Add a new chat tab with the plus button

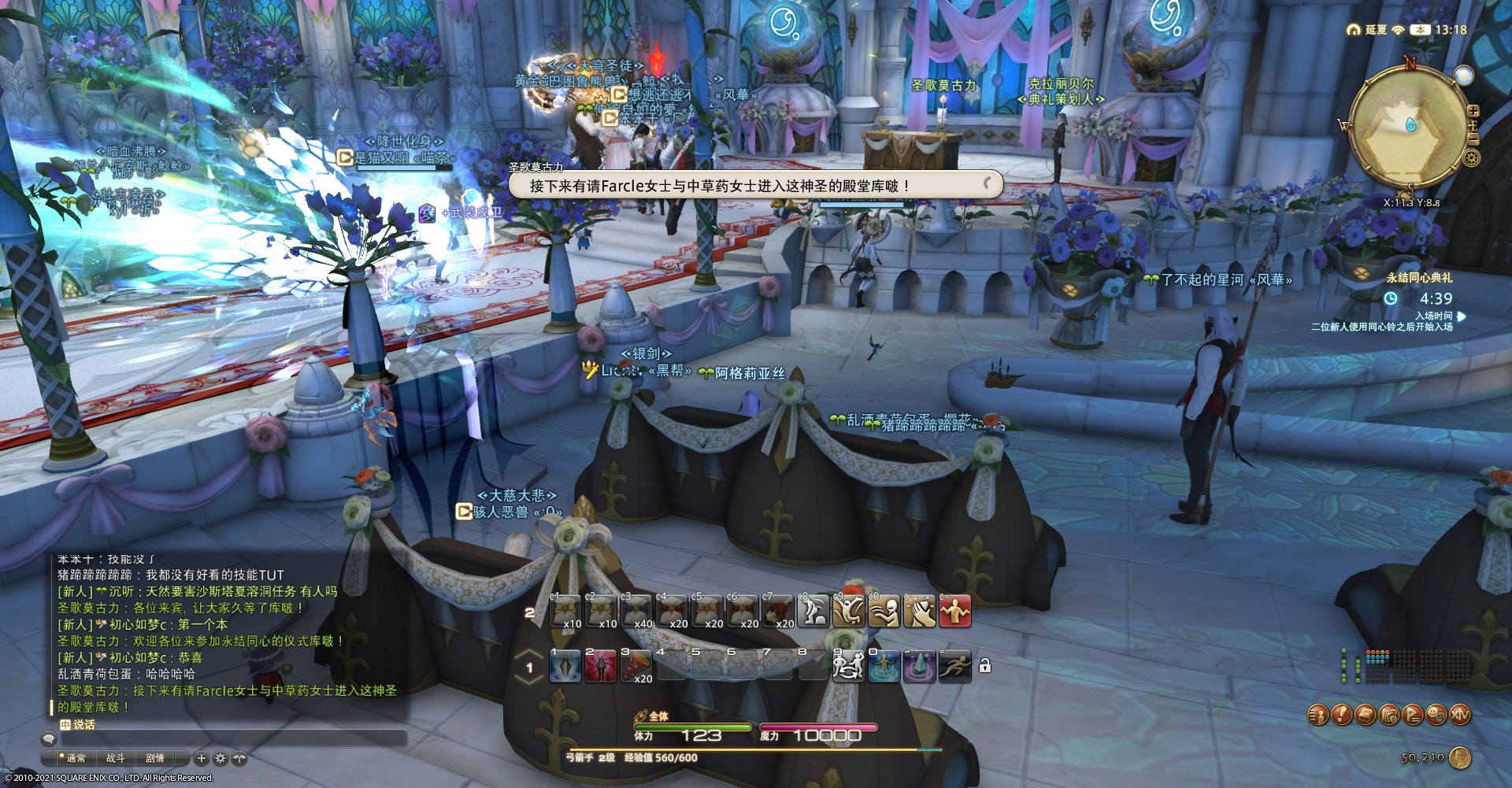point(202,758)
